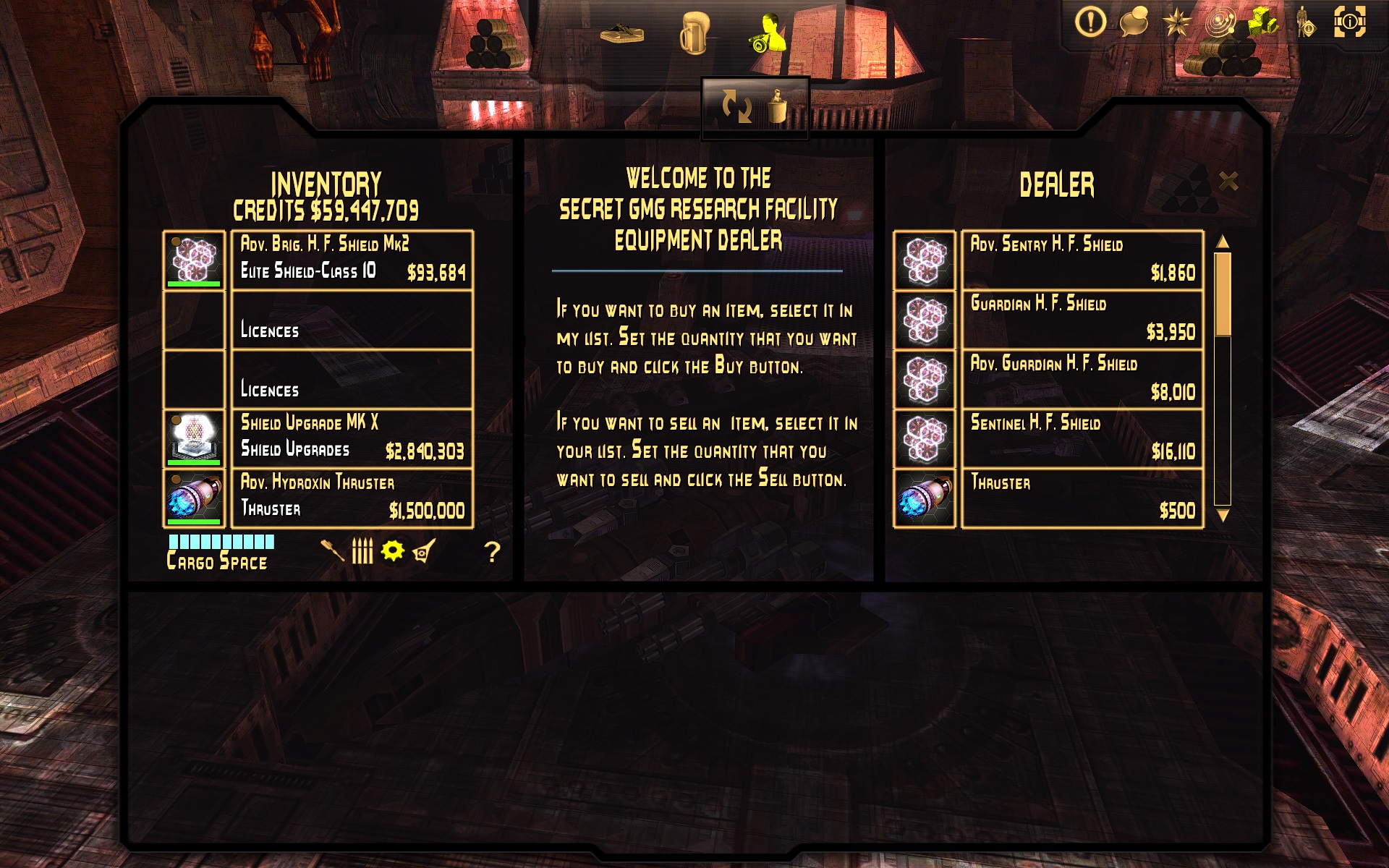Image resolution: width=1389 pixels, height=868 pixels.
Task: Filter inventory by the ammo bullets icon
Action: click(x=362, y=551)
